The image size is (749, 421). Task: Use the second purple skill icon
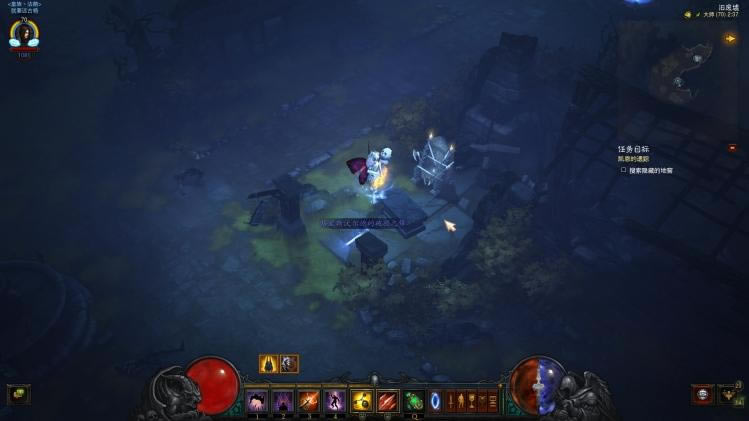point(283,401)
